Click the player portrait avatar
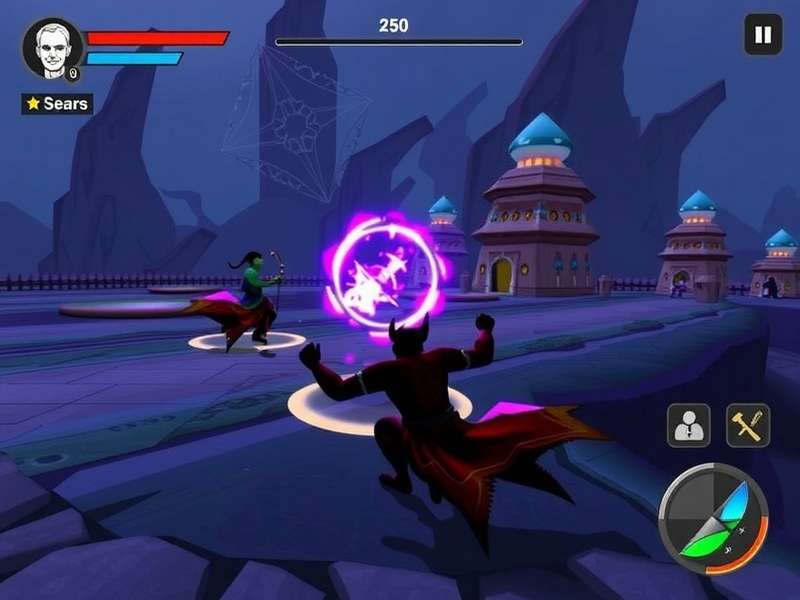Screen dimensions: 800x600 pos(52,47)
